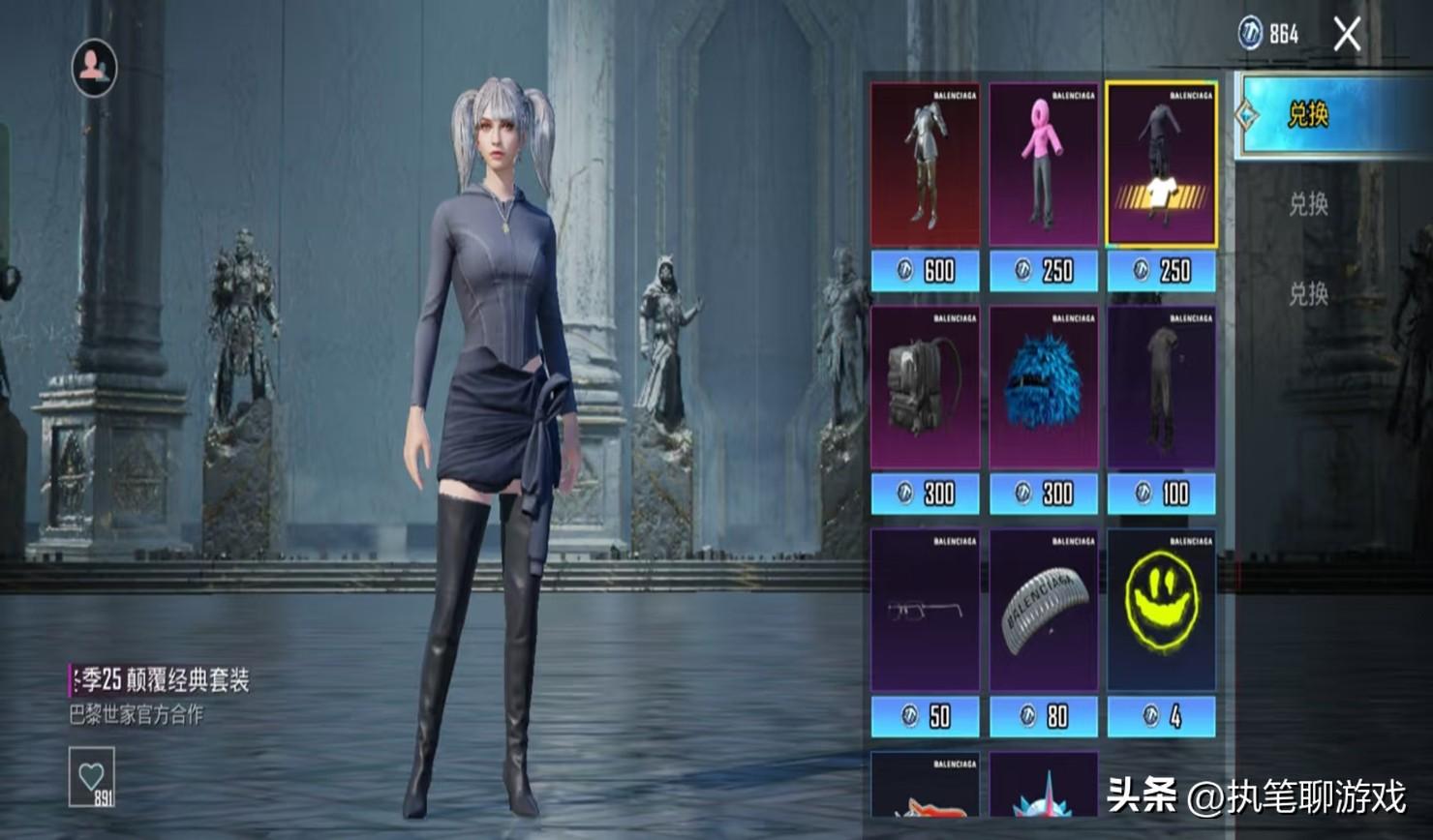The width and height of the screenshot is (1433, 840).
Task: Choose the pink hoodie outfit costing 250
Action: 1043,165
